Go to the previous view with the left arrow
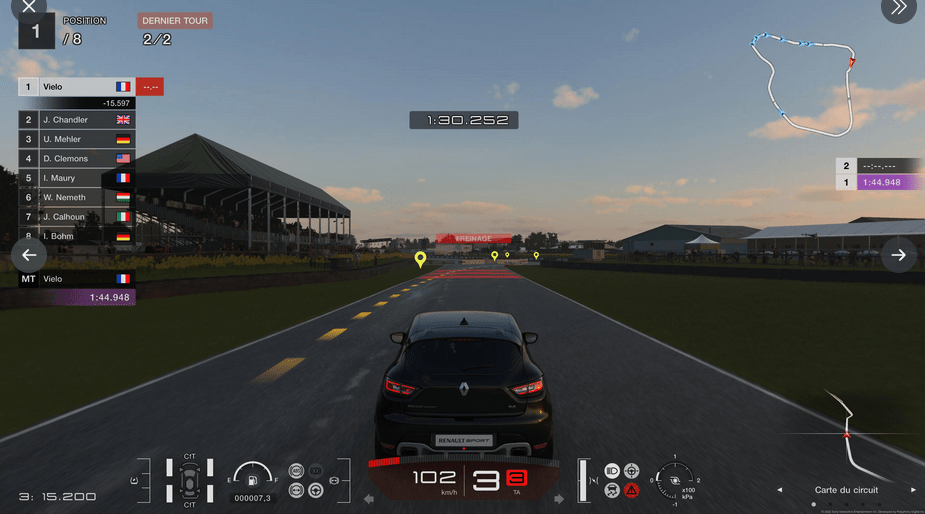The height and width of the screenshot is (514, 925). (x=29, y=255)
